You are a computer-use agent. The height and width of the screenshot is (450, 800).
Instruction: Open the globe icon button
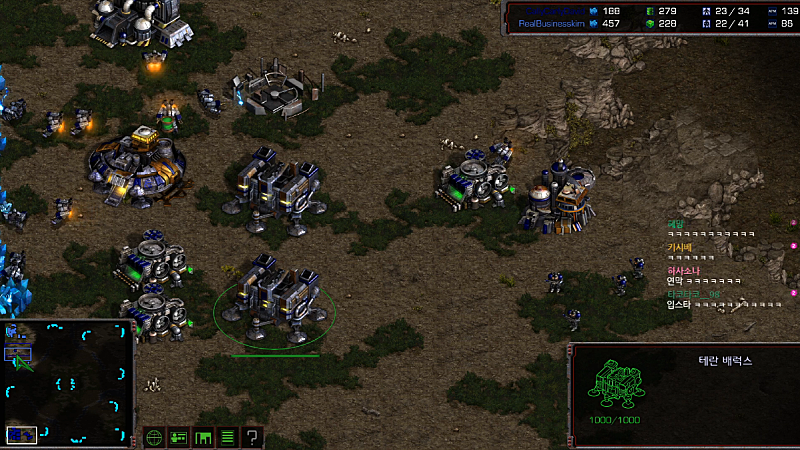coord(154,437)
